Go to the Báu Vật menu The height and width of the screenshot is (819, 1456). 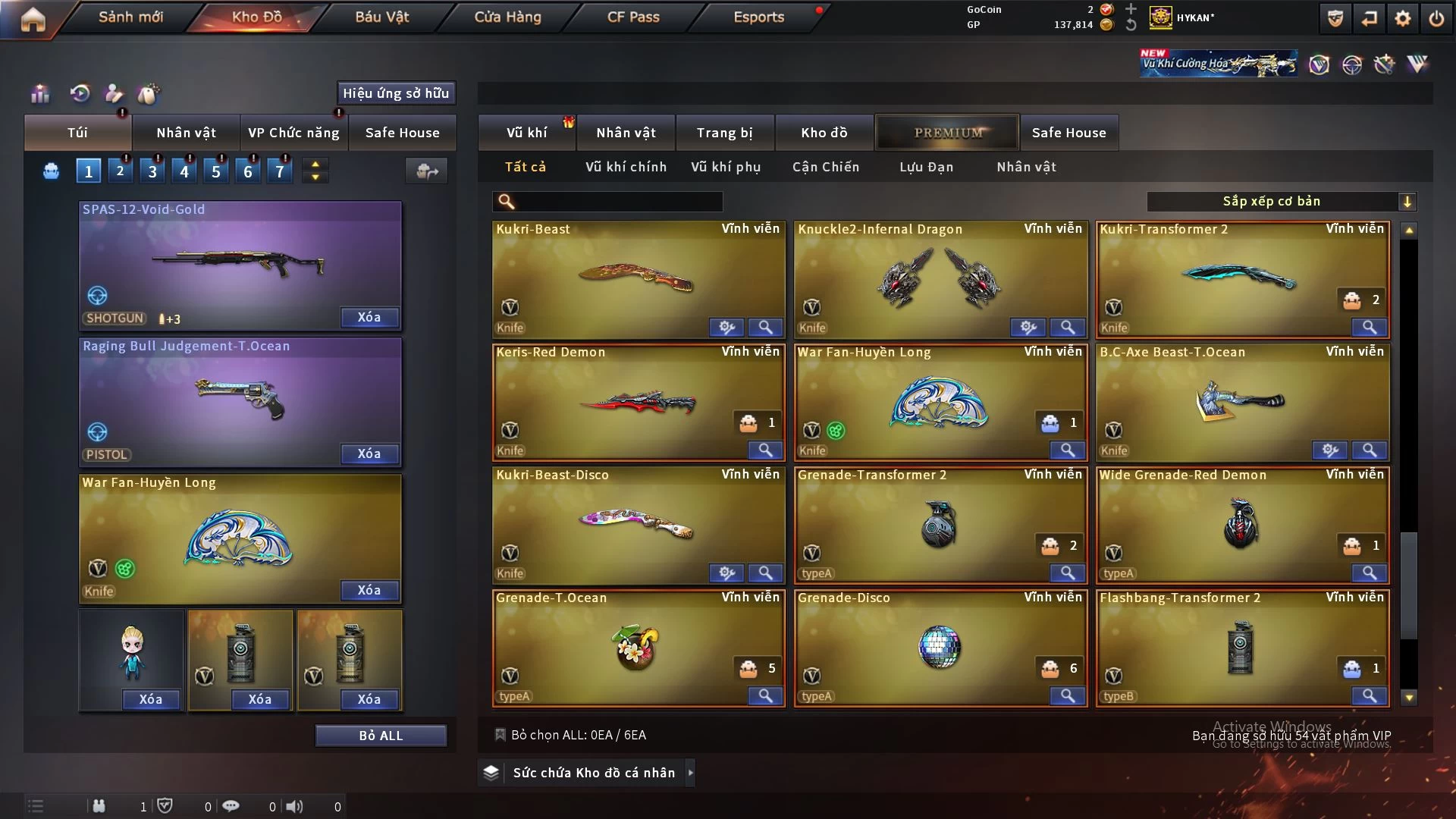[381, 17]
